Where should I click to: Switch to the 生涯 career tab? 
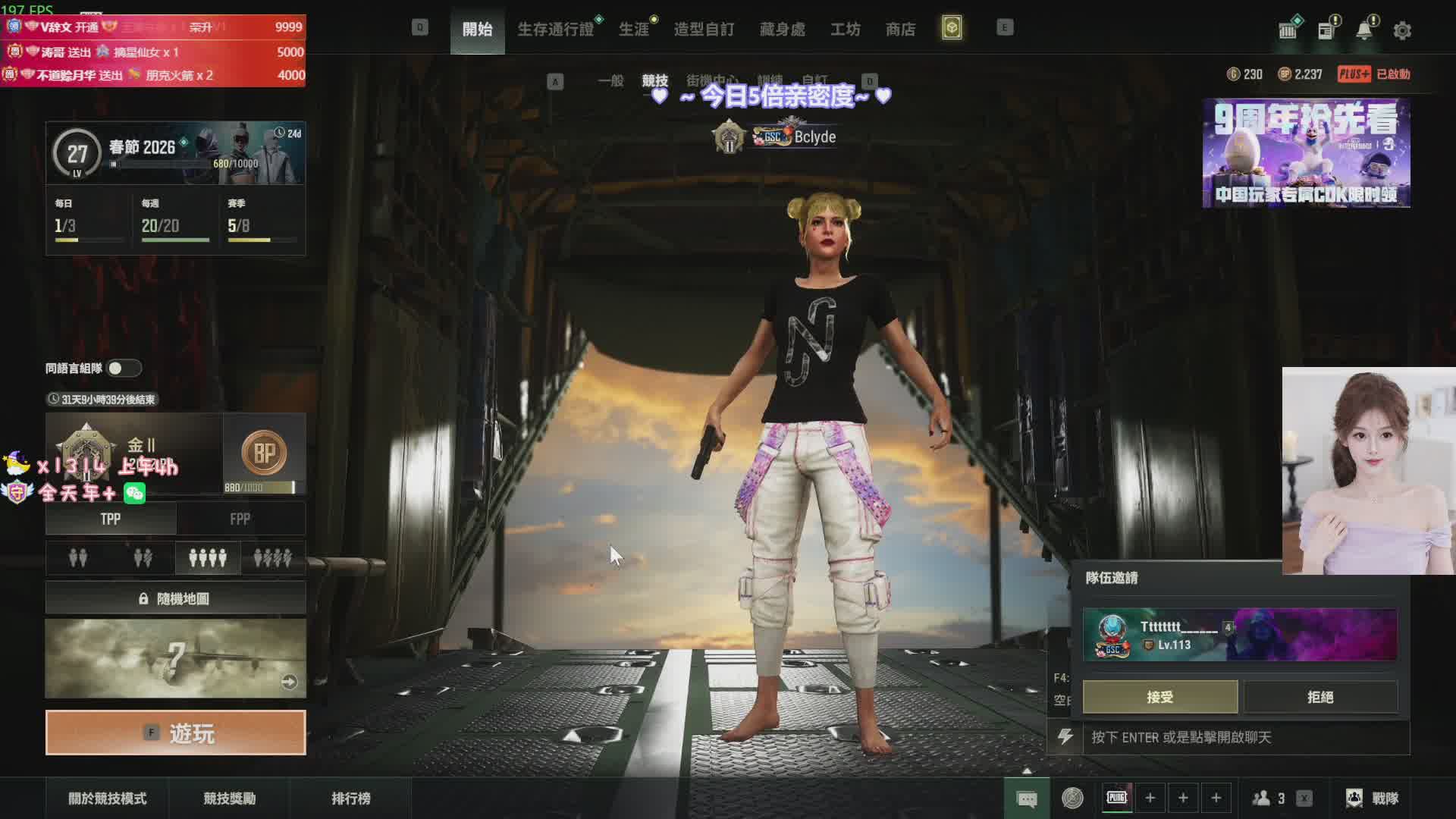(x=634, y=30)
